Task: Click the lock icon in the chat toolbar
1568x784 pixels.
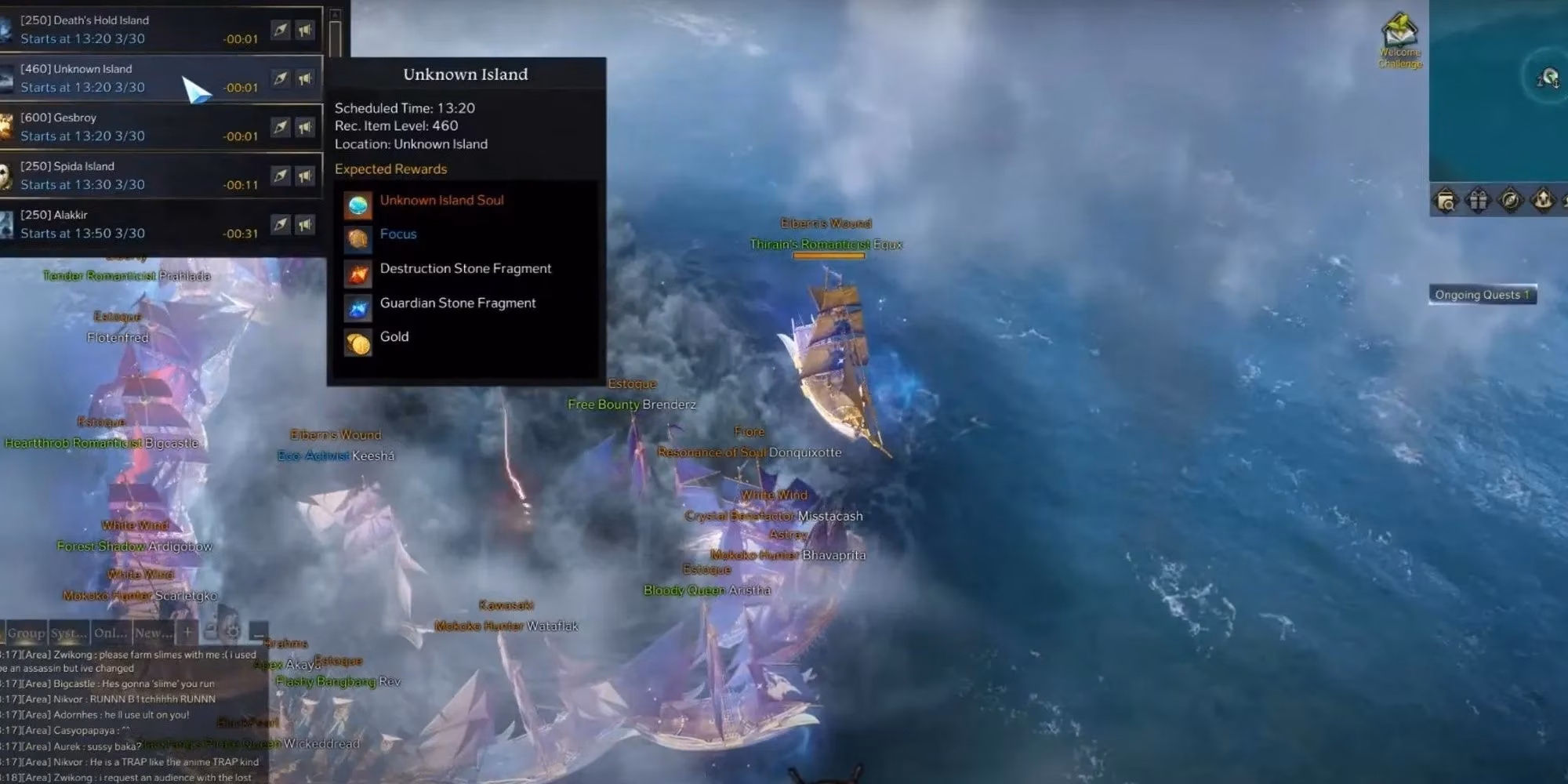Action: coord(211,630)
